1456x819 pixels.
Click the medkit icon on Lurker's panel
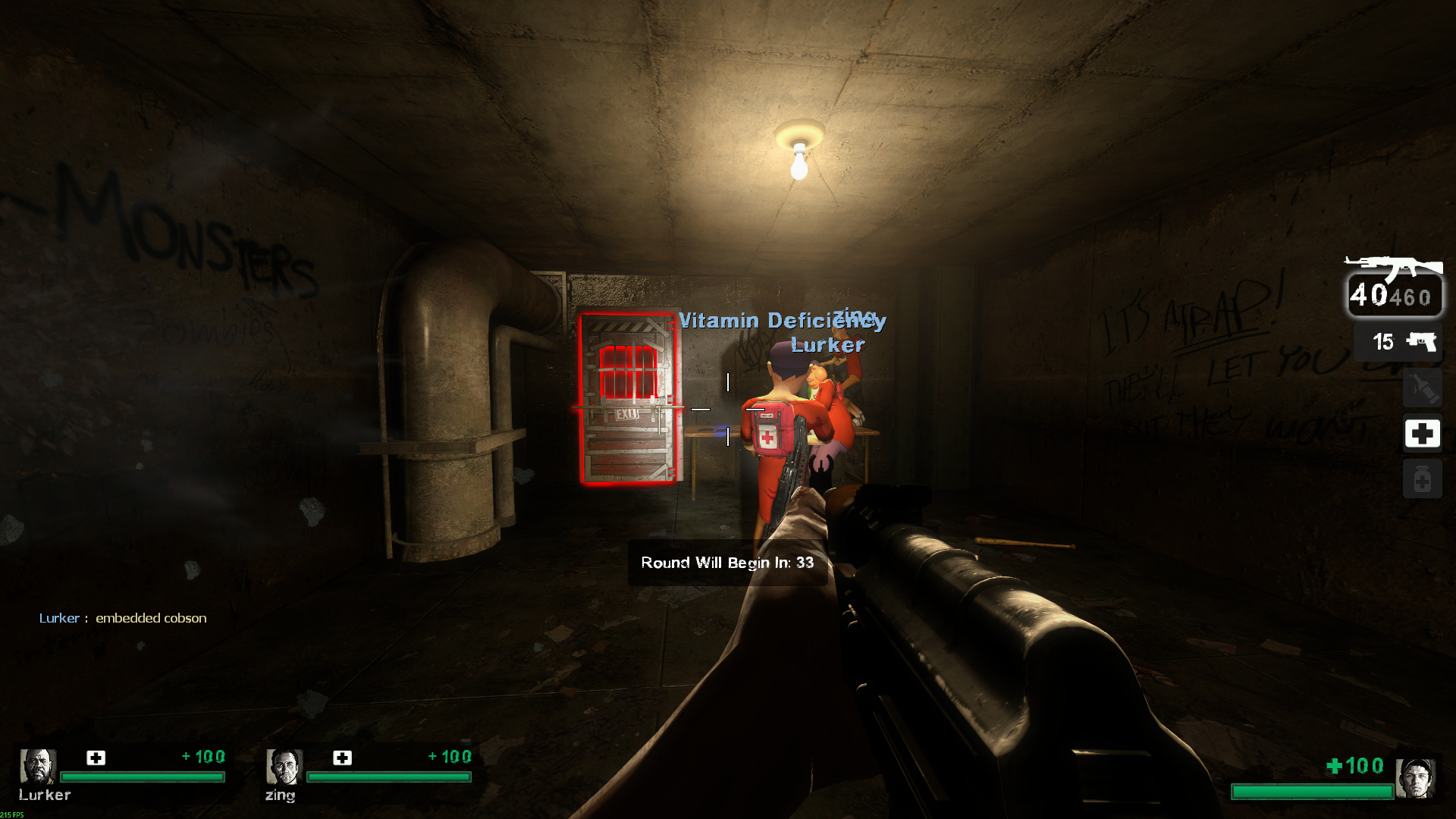(x=96, y=758)
